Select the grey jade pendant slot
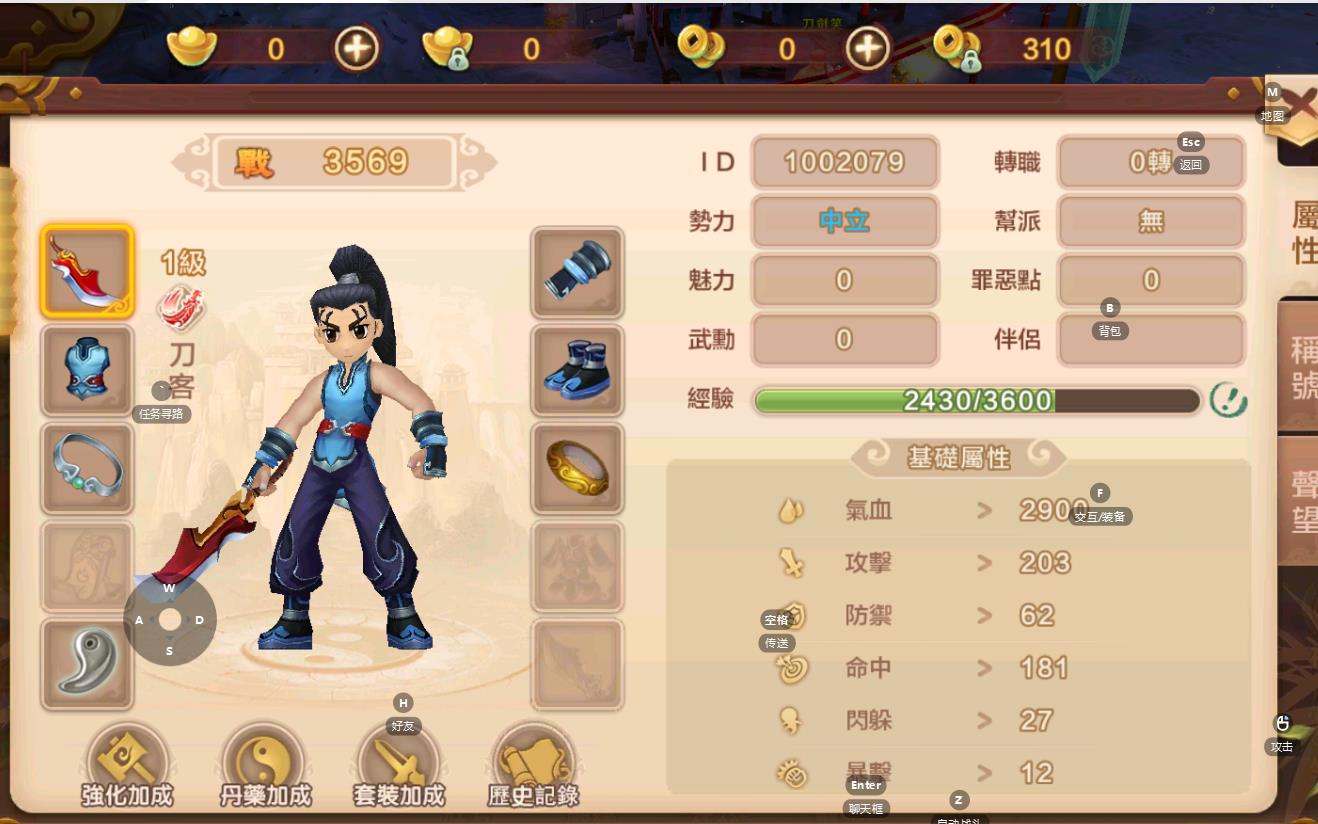This screenshot has width=1318, height=824. pyautogui.click(x=87, y=664)
